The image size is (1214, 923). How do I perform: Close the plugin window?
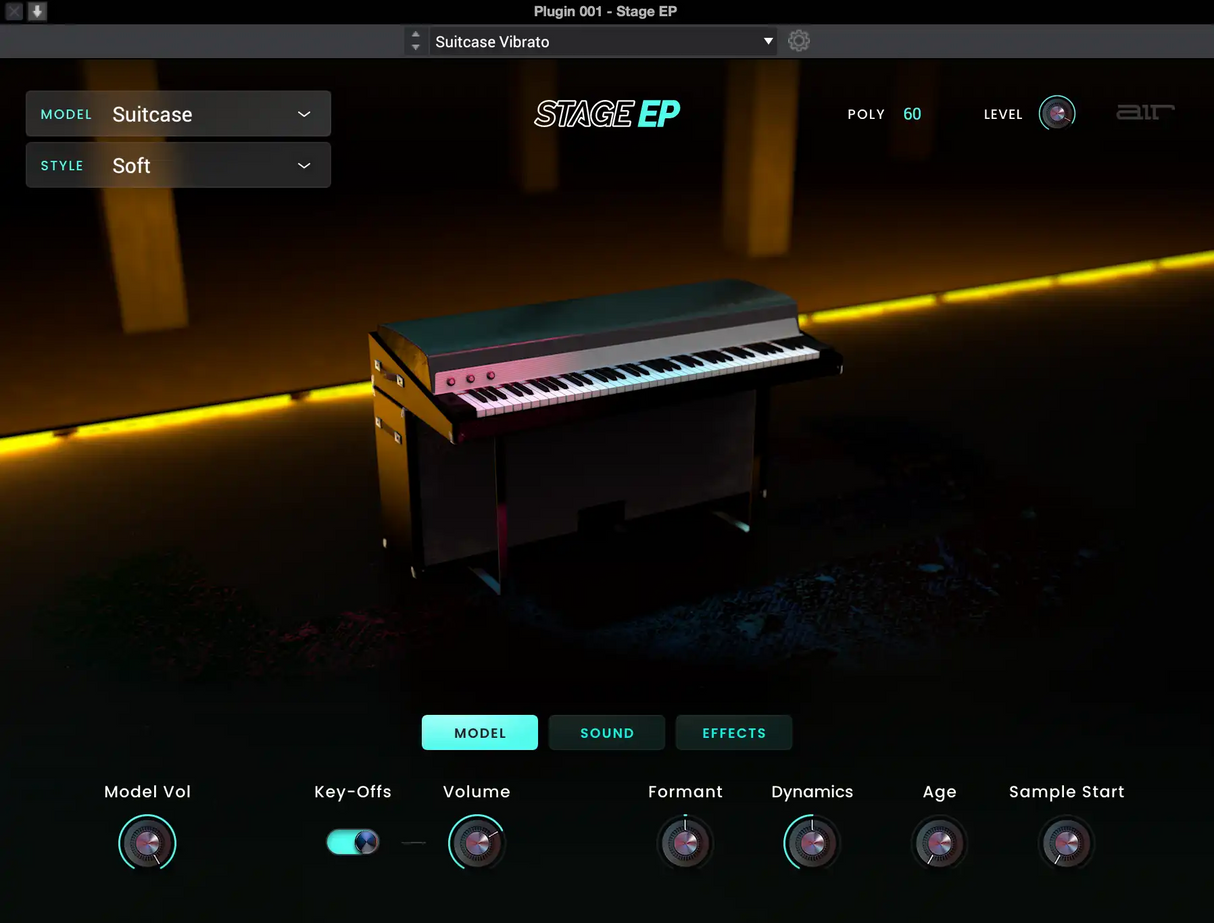coord(14,12)
